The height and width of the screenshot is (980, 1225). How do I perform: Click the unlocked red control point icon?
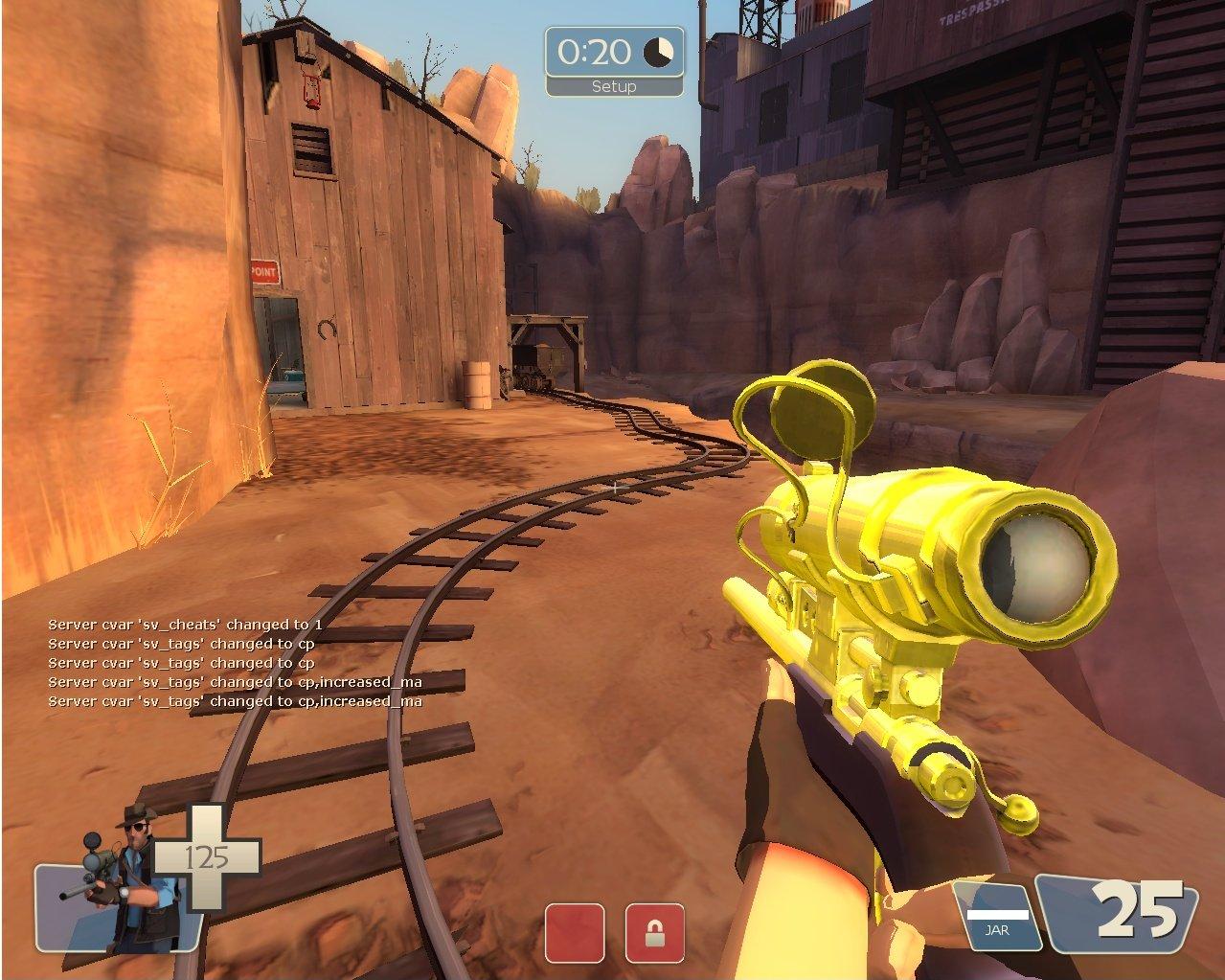click(575, 932)
